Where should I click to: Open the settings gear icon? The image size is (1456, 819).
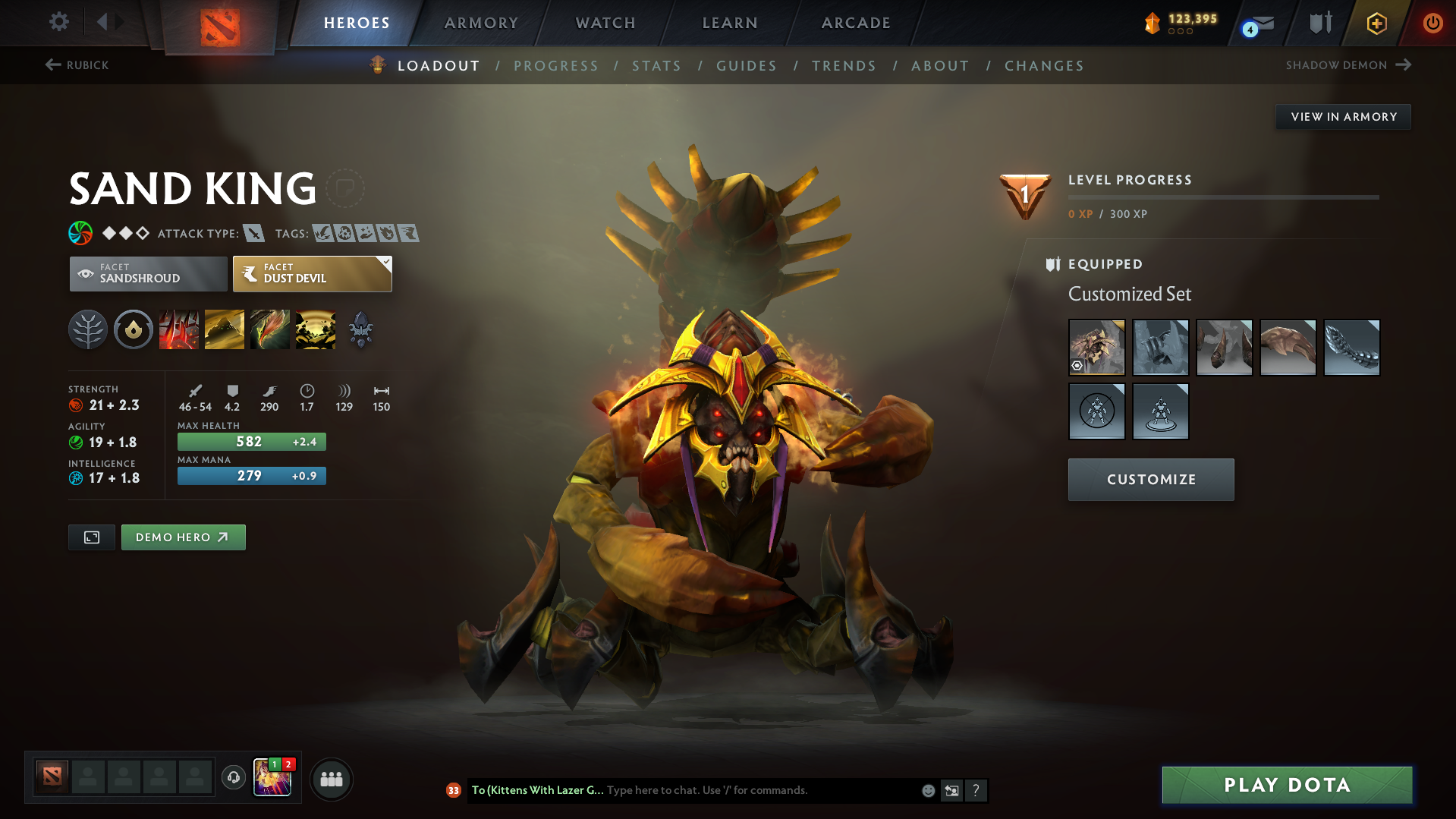click(x=59, y=23)
